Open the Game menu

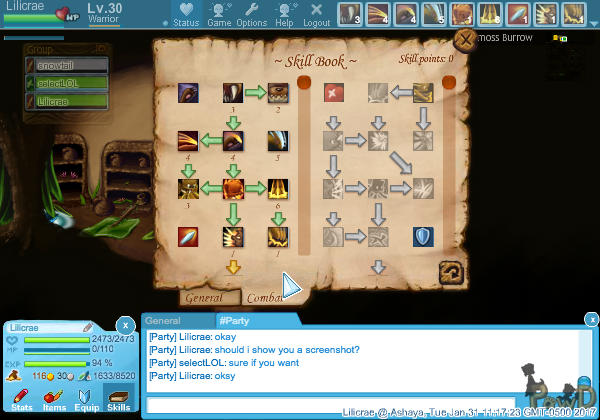point(219,14)
